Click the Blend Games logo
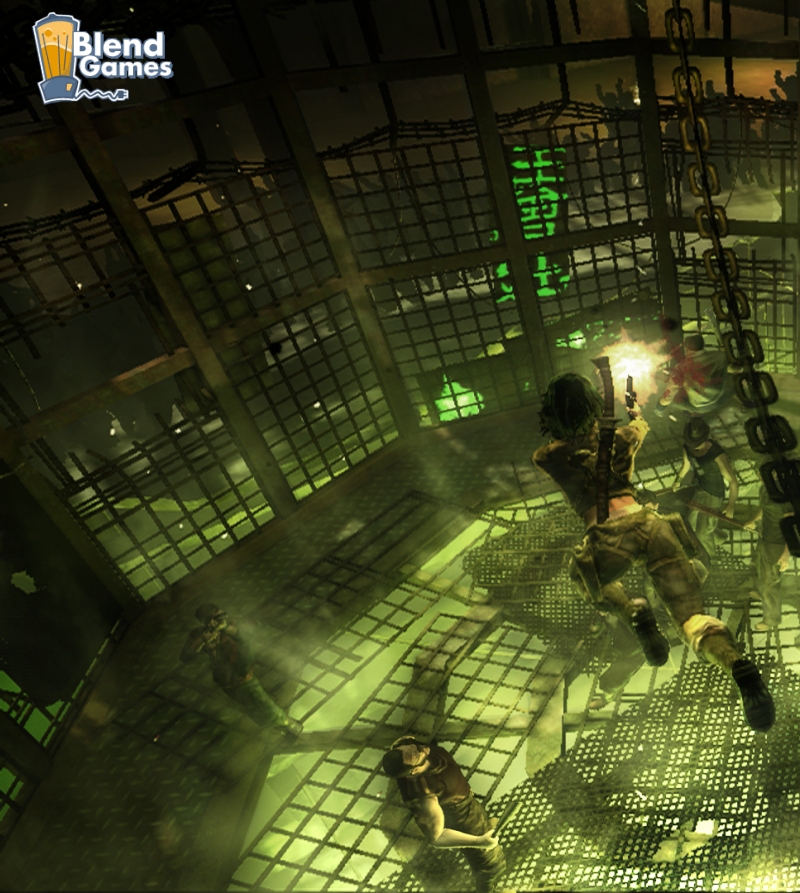 coord(101,60)
